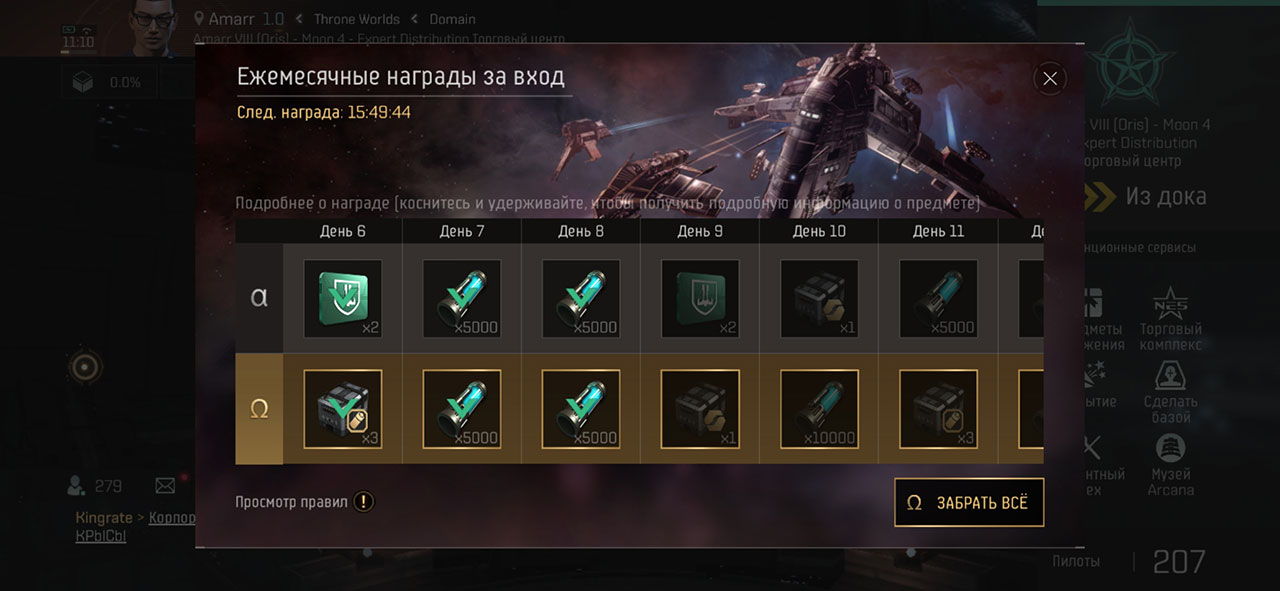This screenshot has width=1280, height=591.
Task: Select Day 10 Omega capsule reward x10000
Action: (x=819, y=408)
